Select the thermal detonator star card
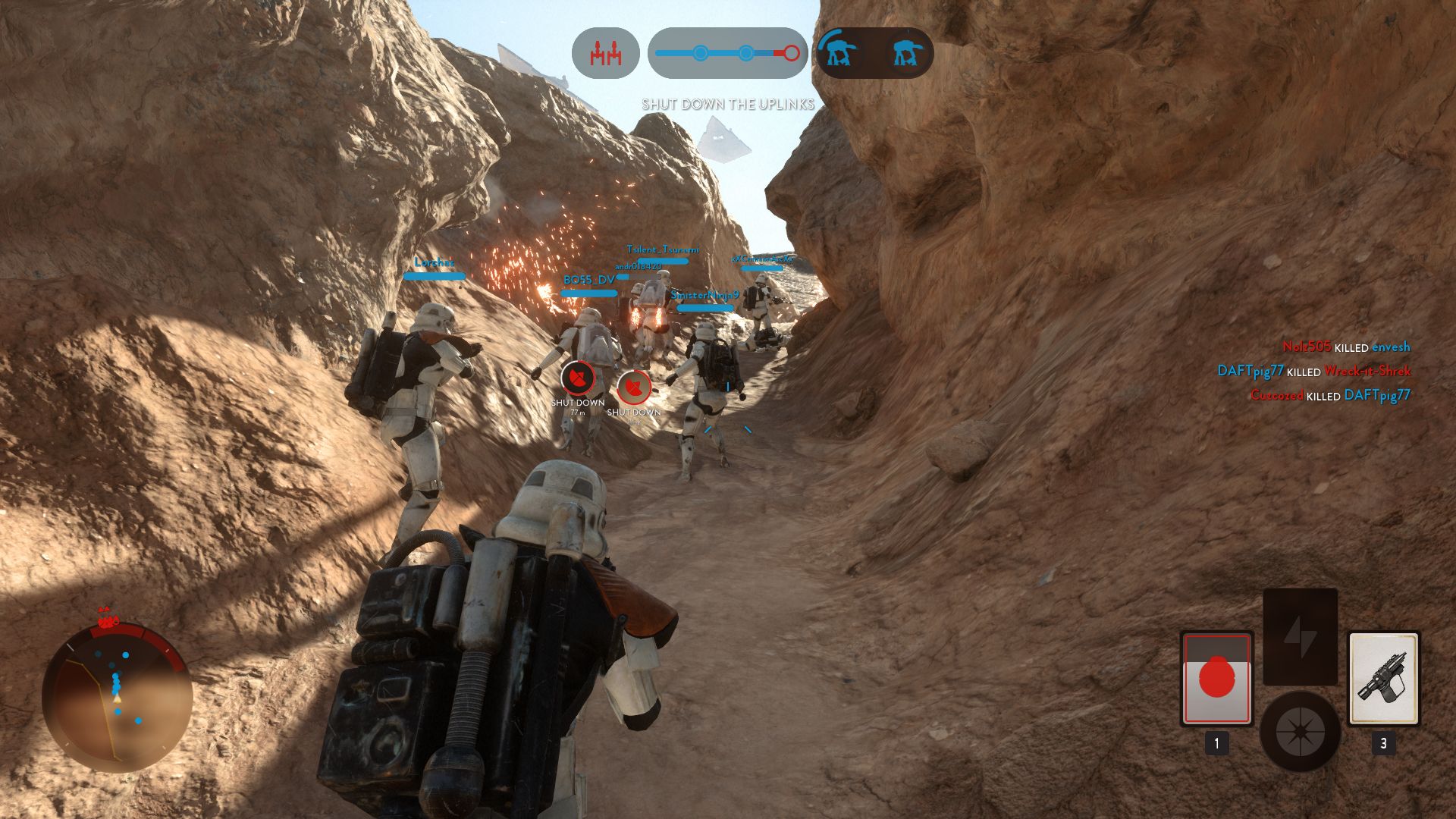This screenshot has width=1456, height=819. 1216,678
